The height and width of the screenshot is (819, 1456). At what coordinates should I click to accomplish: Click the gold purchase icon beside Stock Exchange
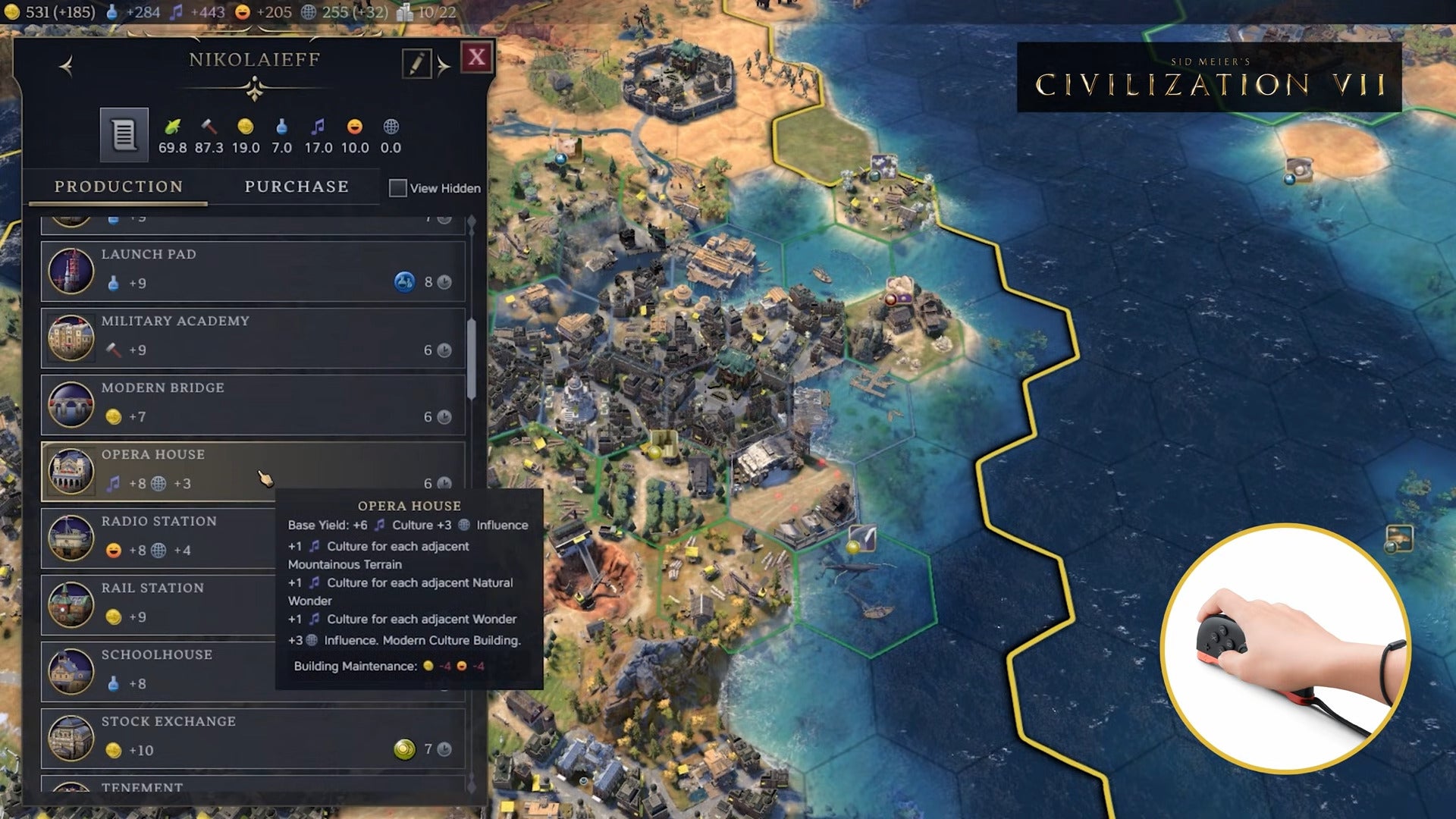tap(405, 750)
